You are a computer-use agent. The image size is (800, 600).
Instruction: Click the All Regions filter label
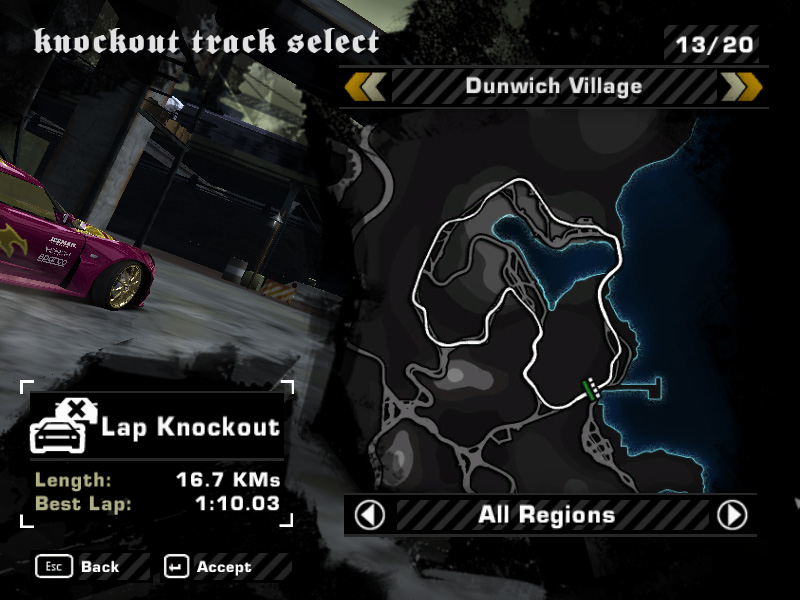click(x=546, y=516)
